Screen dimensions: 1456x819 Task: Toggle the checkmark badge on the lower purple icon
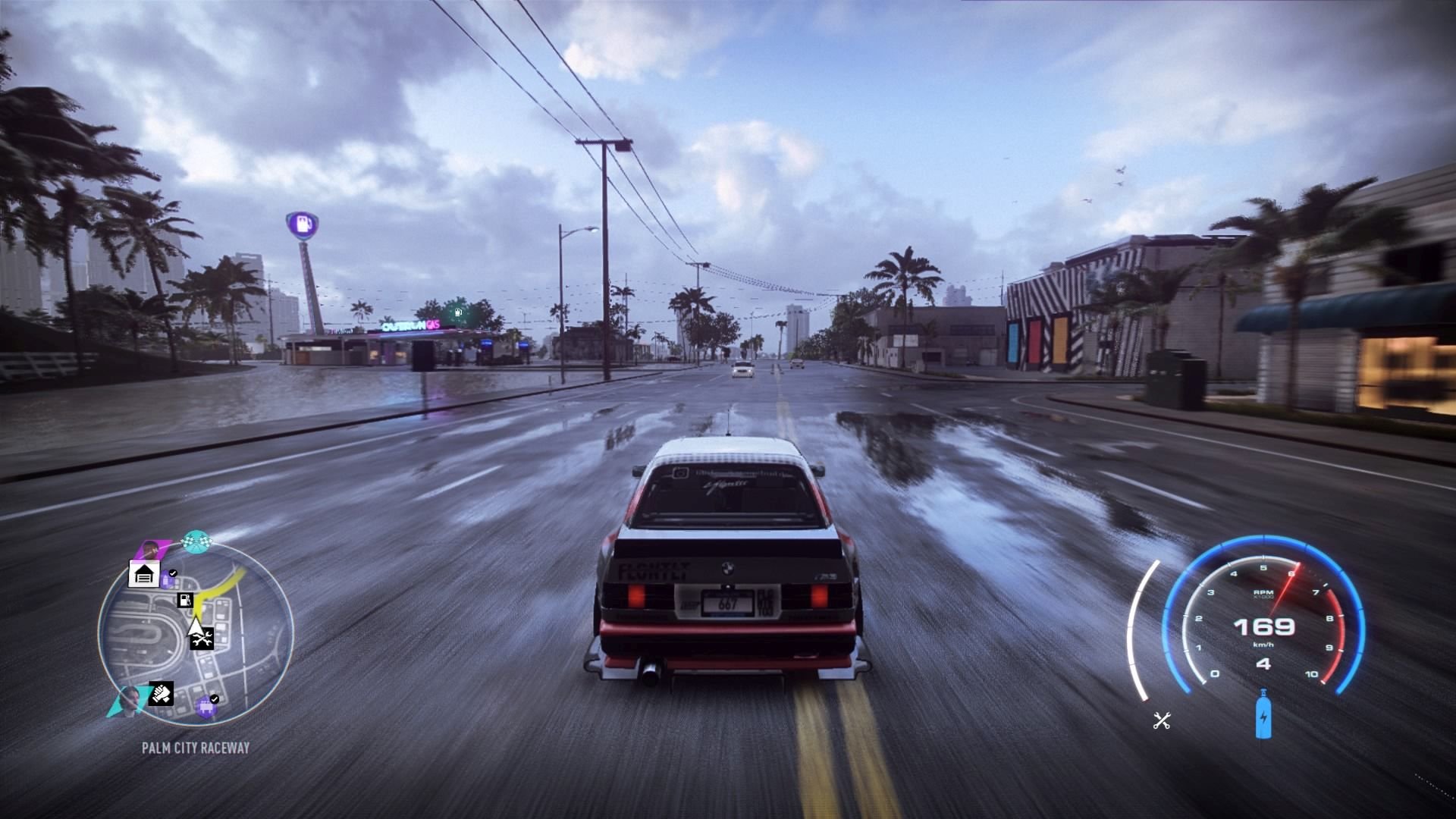pos(215,699)
